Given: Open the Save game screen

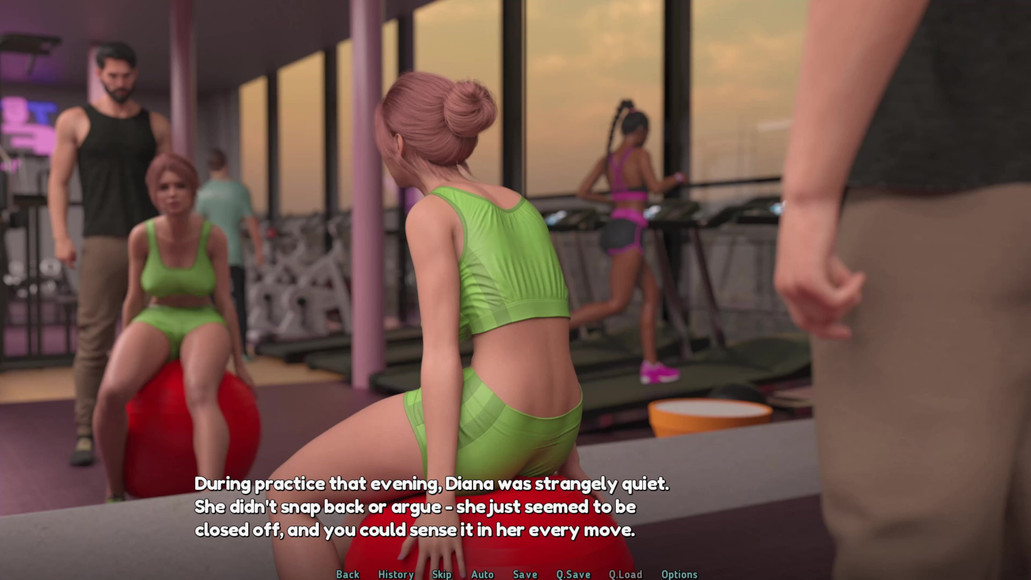Looking at the screenshot, I should click(525, 574).
